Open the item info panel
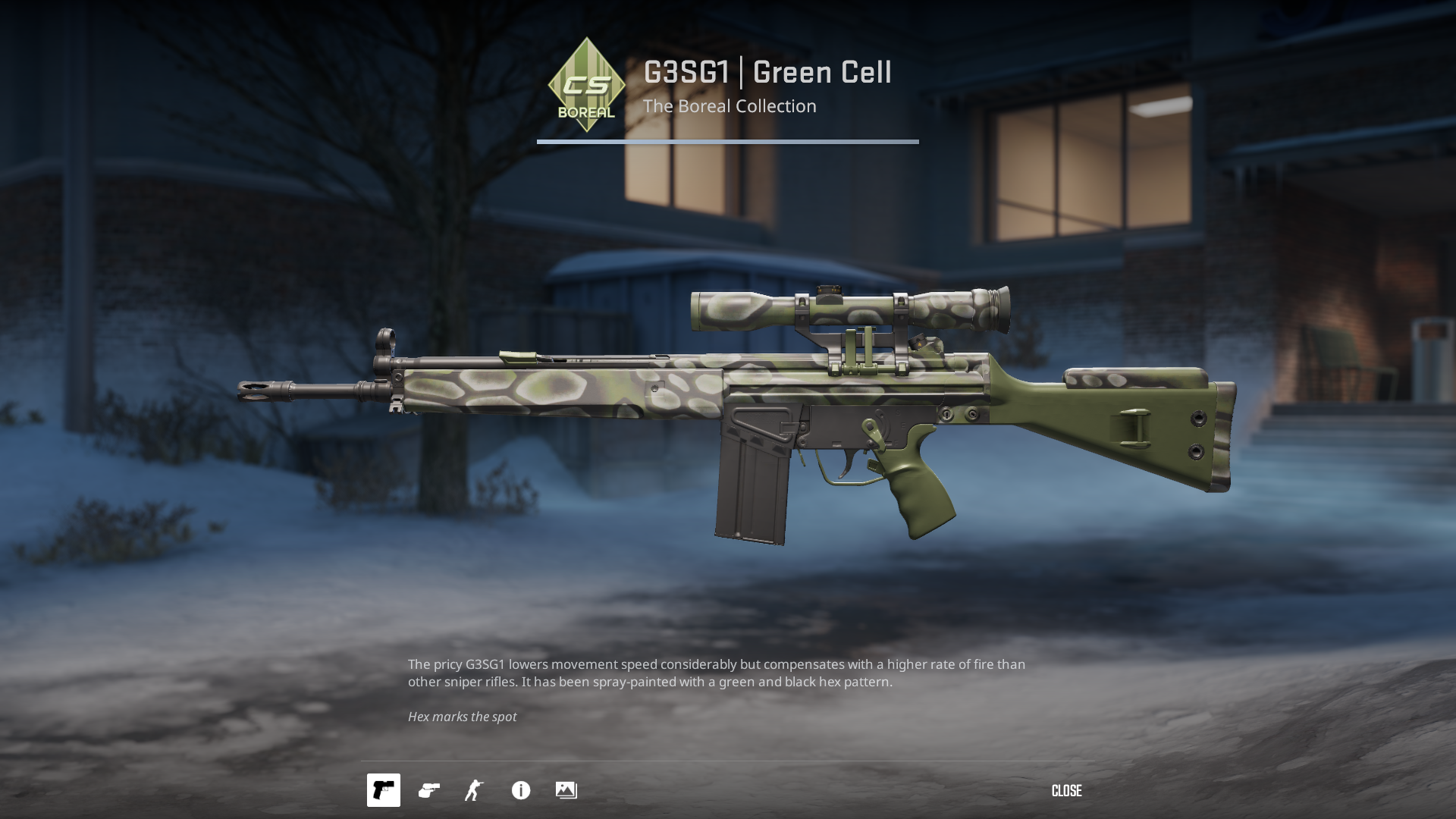The image size is (1456, 819). [521, 790]
